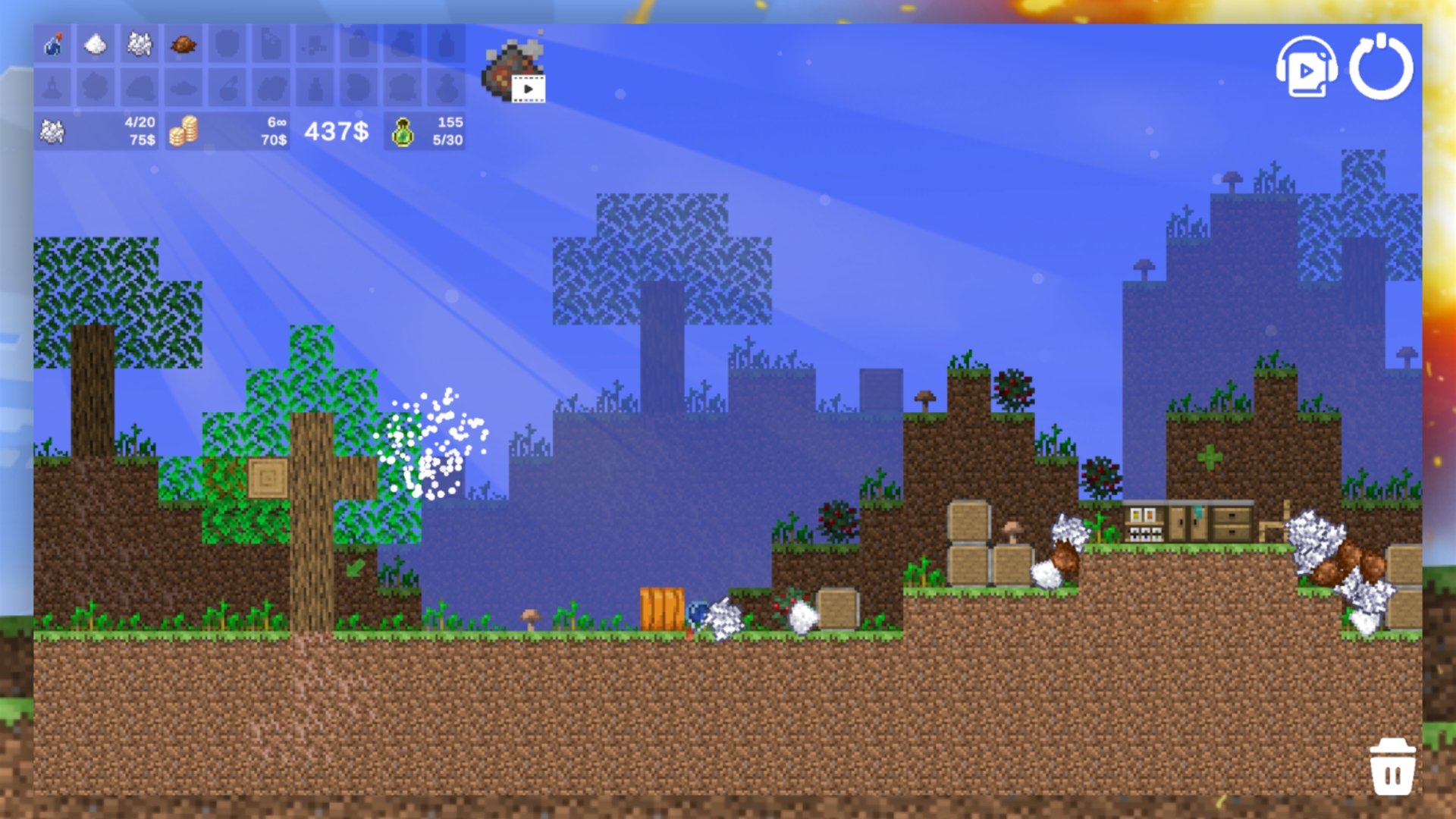The height and width of the screenshot is (819, 1456).
Task: Select the water bomb inventory item
Action: (53, 44)
